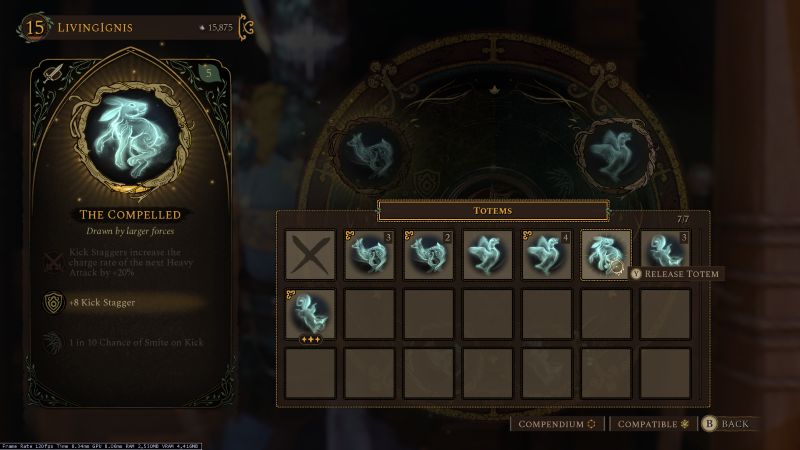Select the left stag totem socket on wheel
The image size is (800, 450).
pyautogui.click(x=367, y=151)
